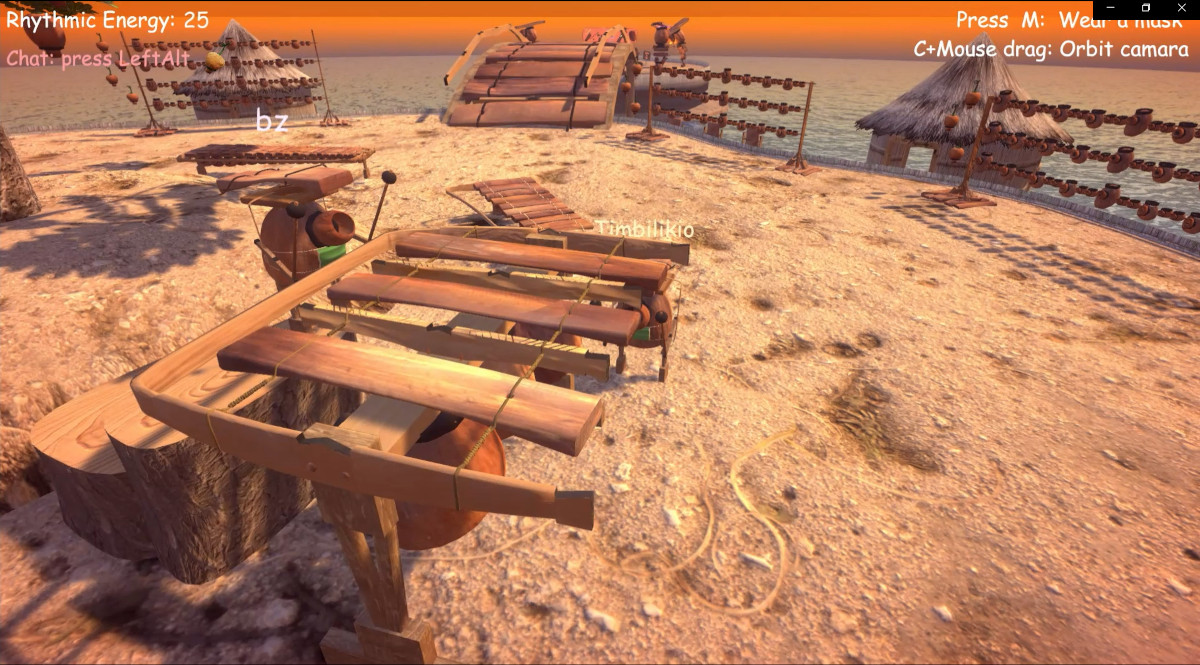Restore down the game window
This screenshot has height=665, width=1200.
click(1146, 8)
